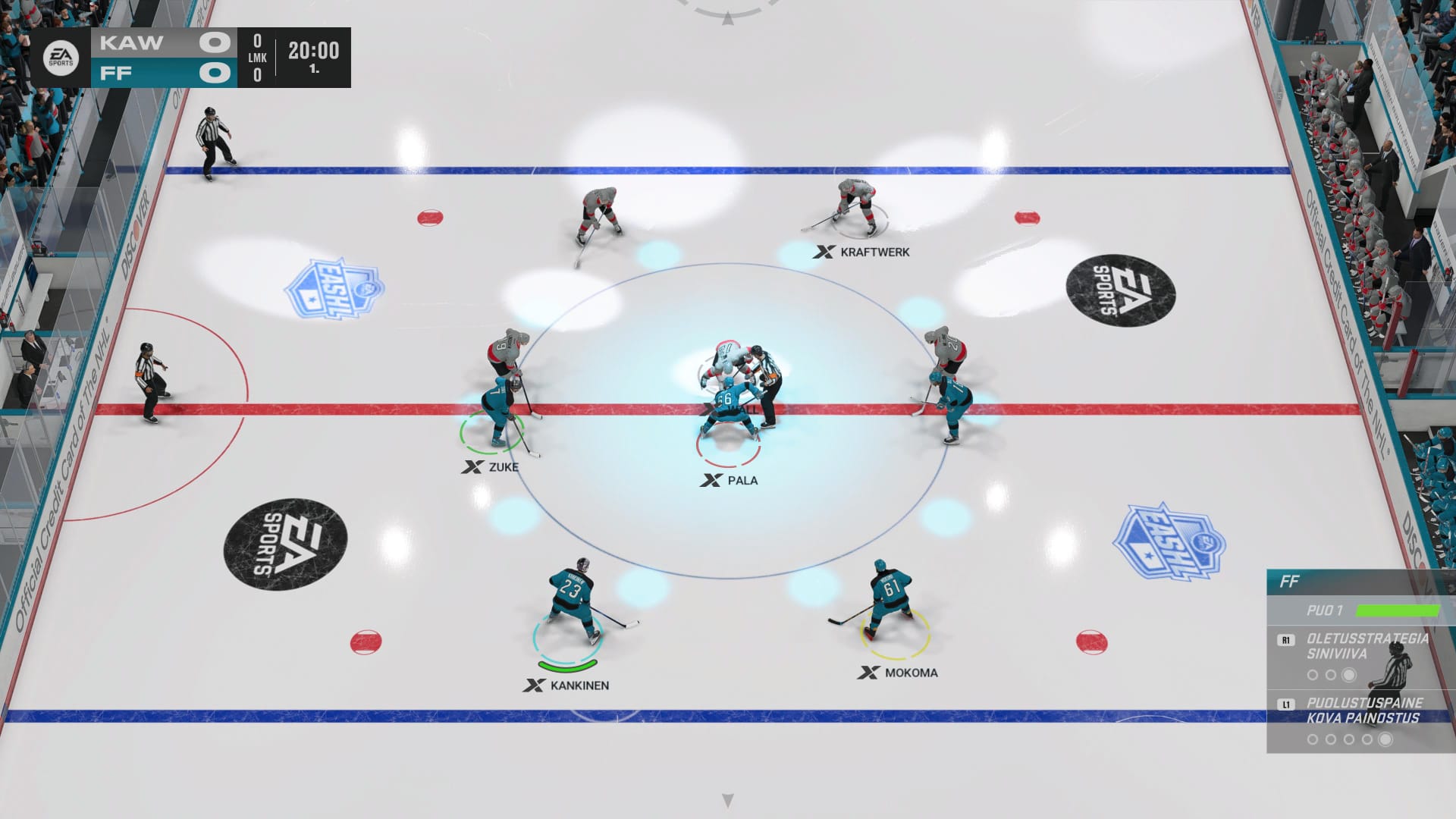Select the PALA player name tag
Image resolution: width=1456 pixels, height=819 pixels.
coord(730,480)
